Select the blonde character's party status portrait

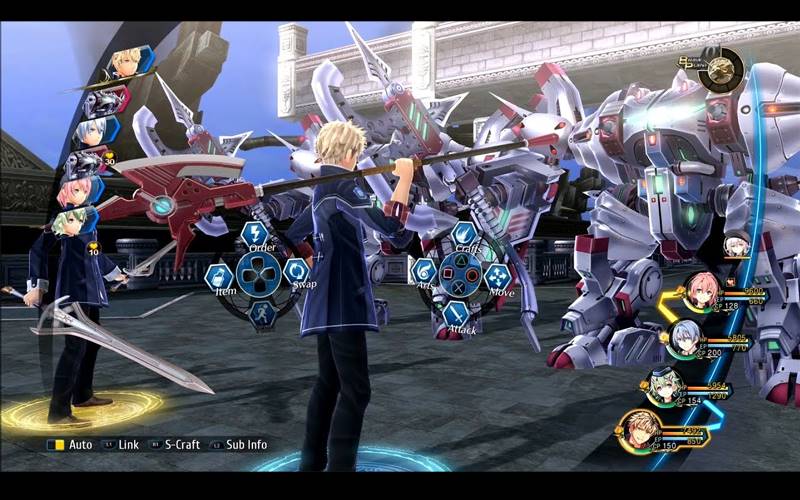(x=641, y=430)
